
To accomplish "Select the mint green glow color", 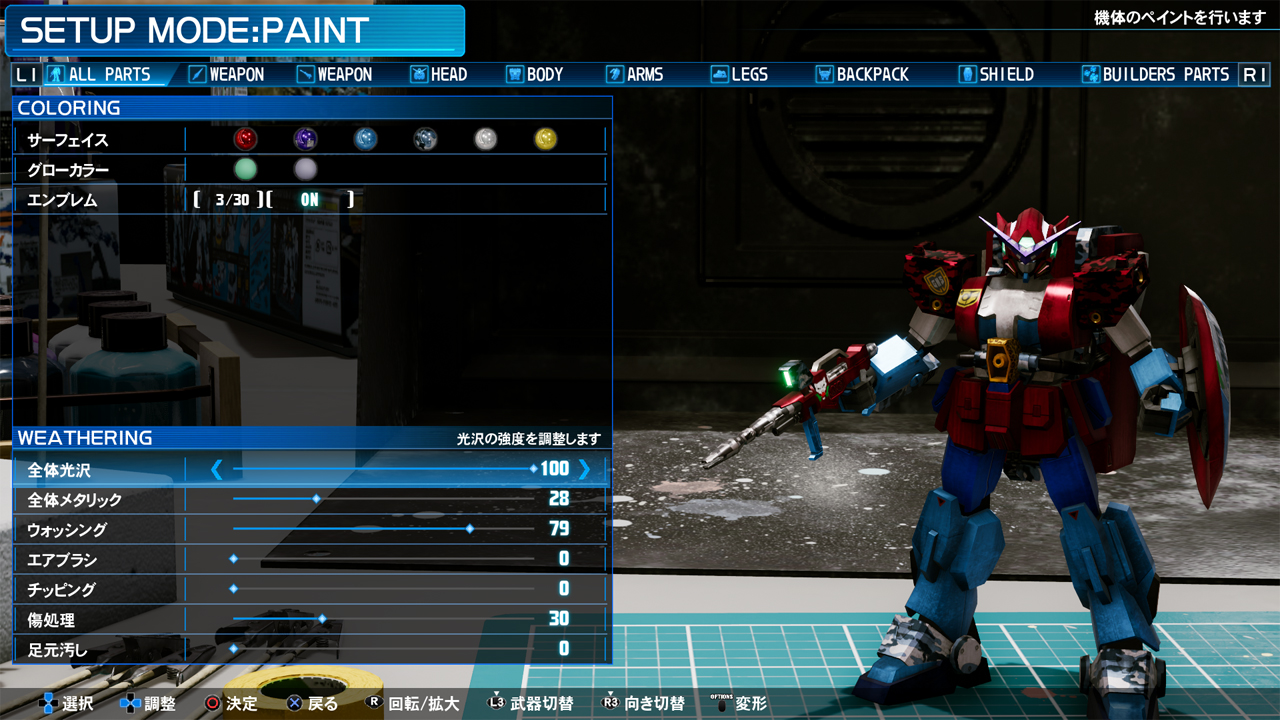I will [x=245, y=169].
